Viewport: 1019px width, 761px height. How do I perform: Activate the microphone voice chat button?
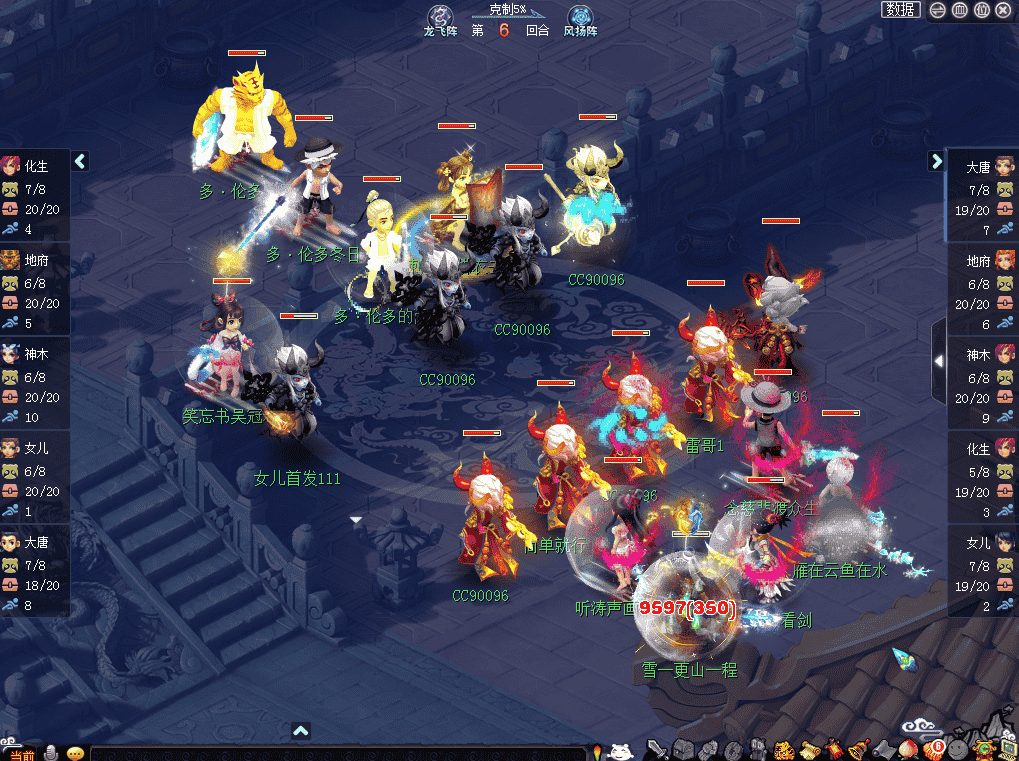coord(50,752)
